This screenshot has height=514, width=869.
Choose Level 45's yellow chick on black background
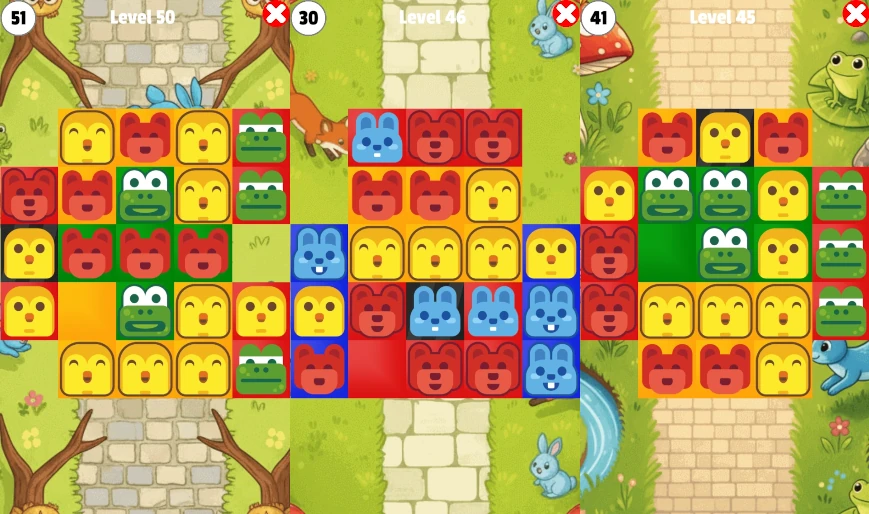(725, 137)
